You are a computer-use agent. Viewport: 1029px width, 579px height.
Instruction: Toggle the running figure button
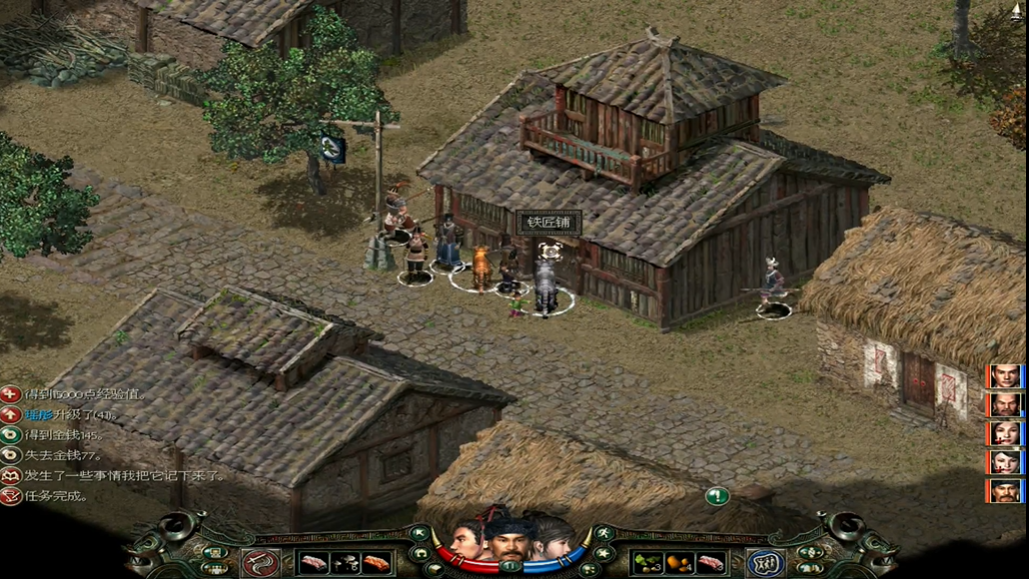click(x=605, y=533)
